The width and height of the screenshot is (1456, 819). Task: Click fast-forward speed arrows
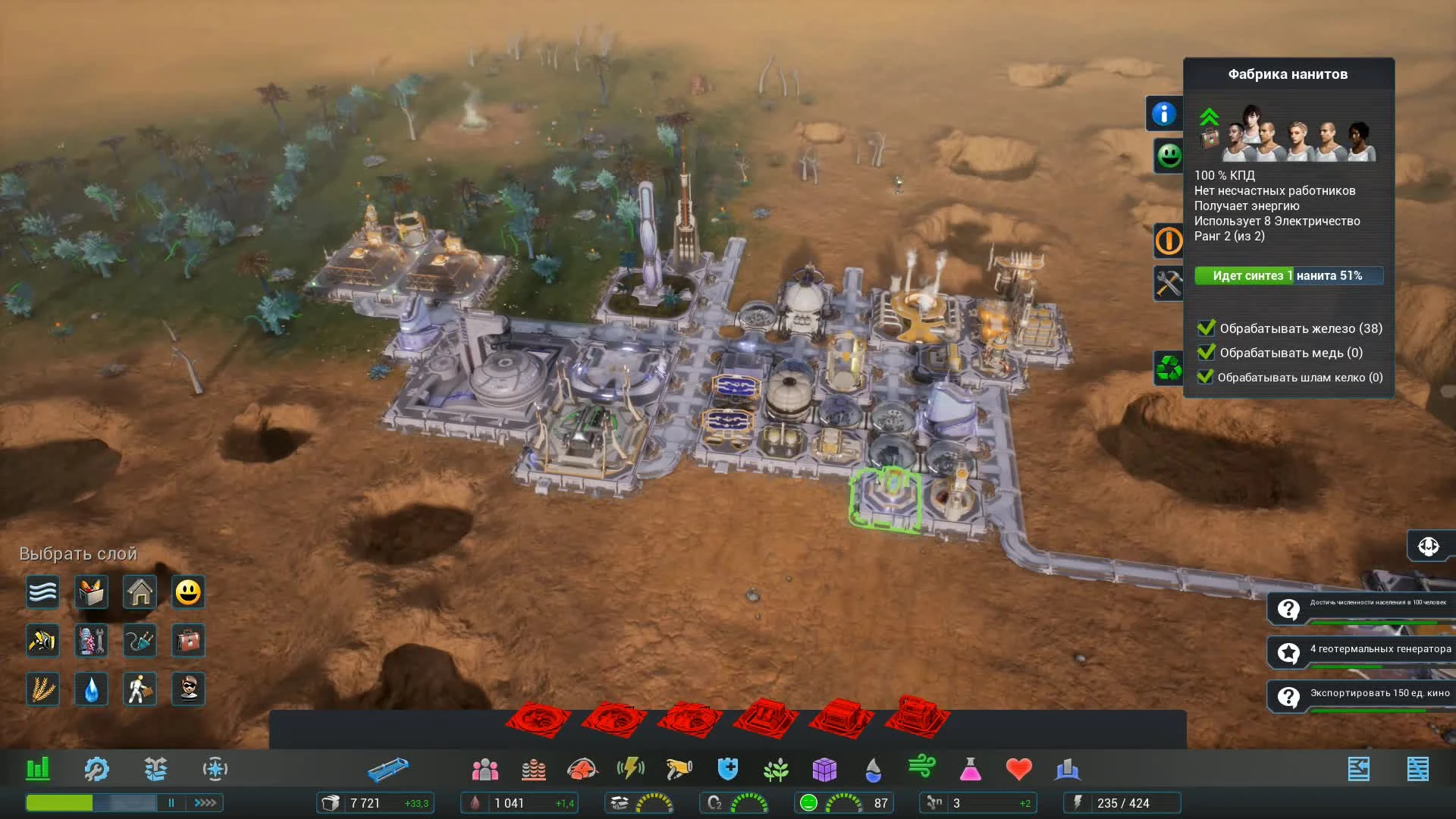pos(203,802)
